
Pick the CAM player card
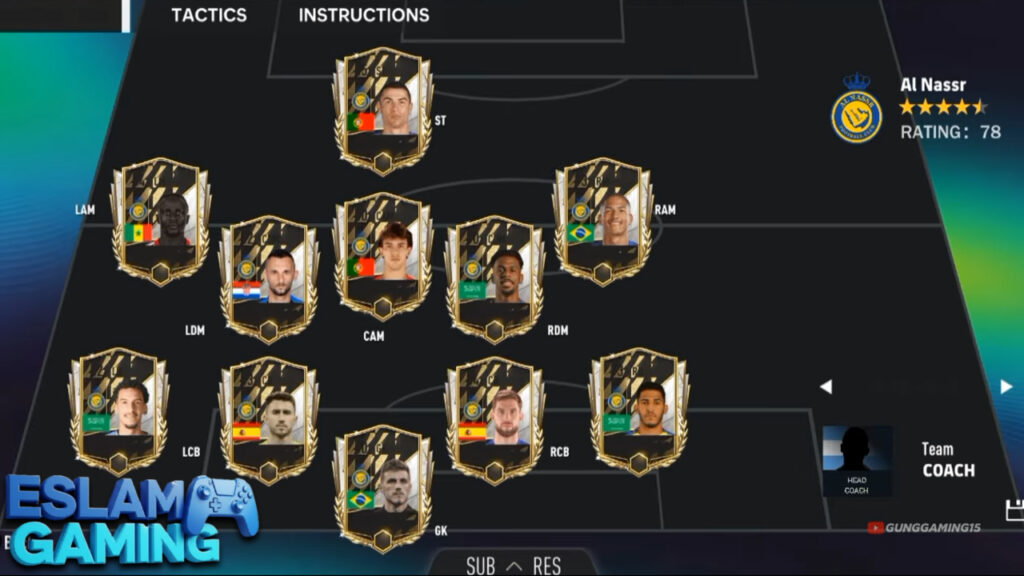[383, 256]
